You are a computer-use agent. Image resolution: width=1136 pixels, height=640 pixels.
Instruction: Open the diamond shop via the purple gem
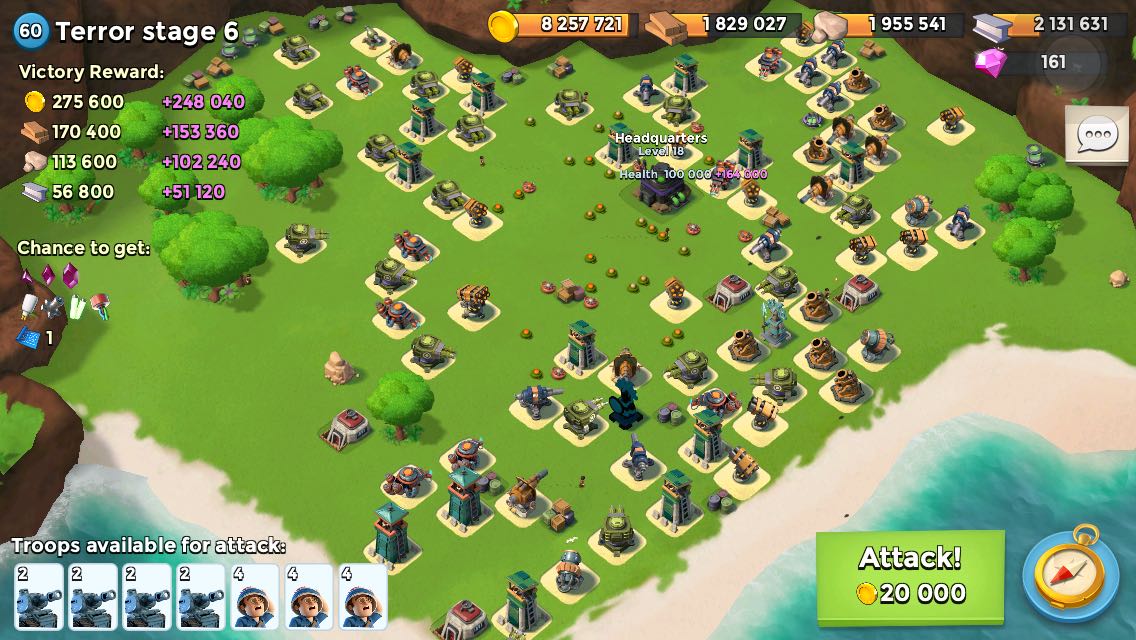pos(992,62)
